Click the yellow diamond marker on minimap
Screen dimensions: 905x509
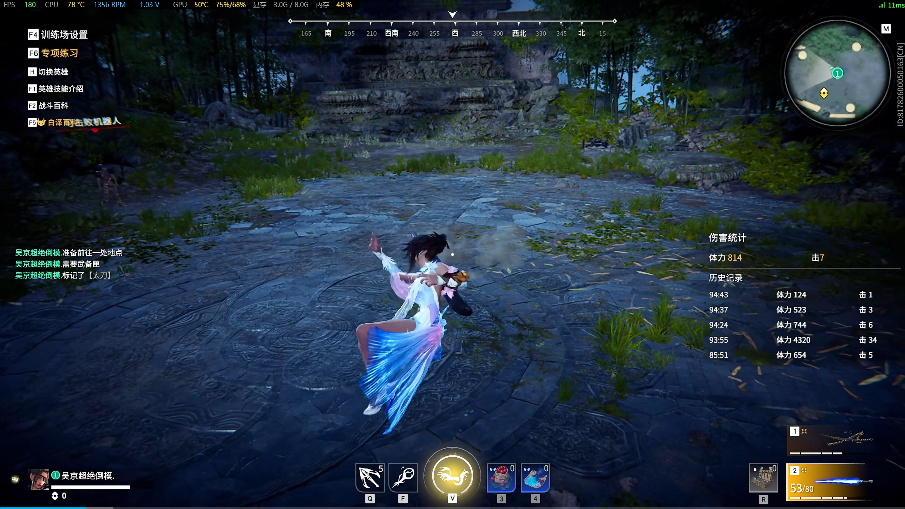tap(823, 93)
